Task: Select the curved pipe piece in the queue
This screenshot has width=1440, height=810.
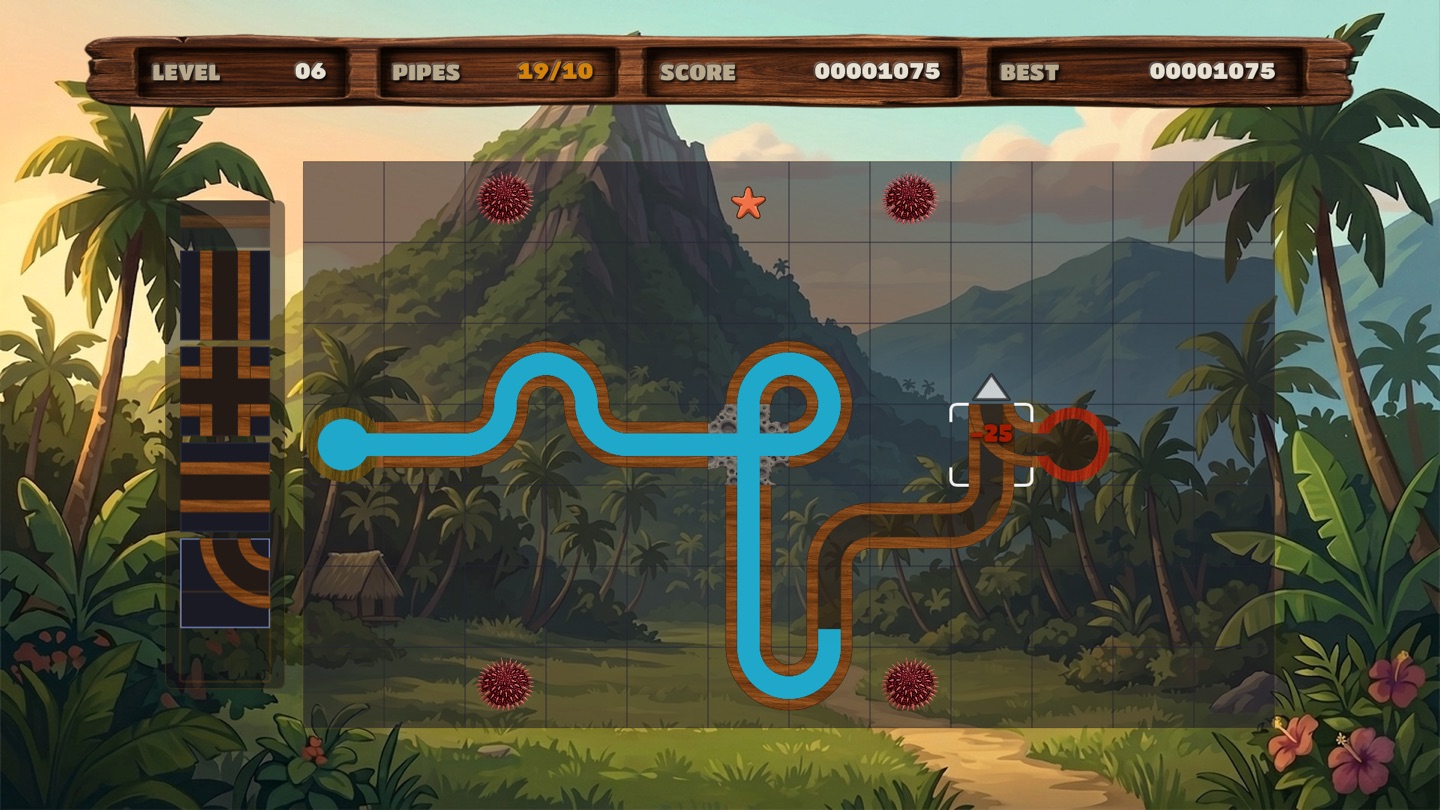Action: [225, 583]
